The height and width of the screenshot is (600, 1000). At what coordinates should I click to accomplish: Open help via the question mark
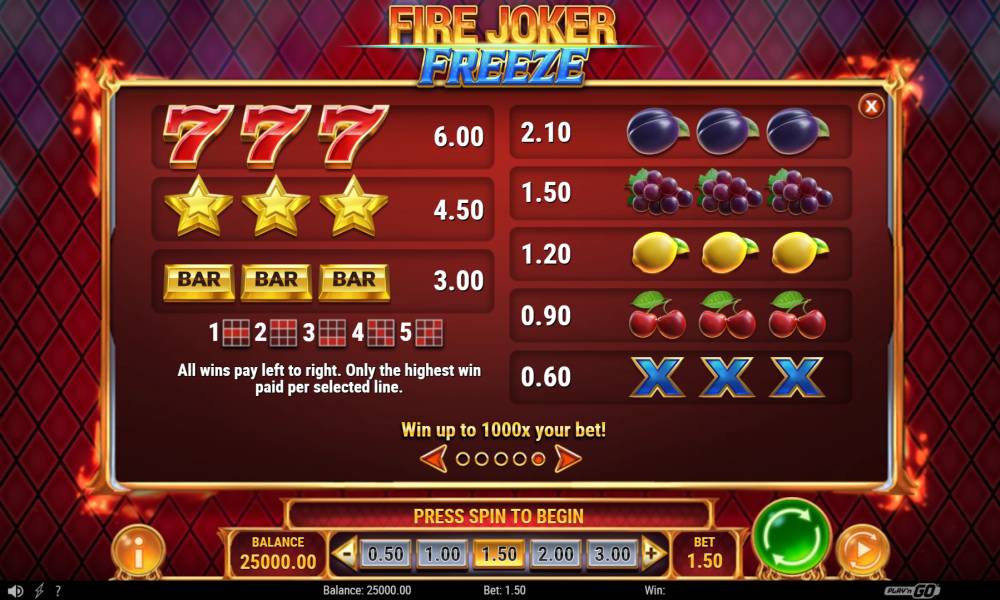pyautogui.click(x=58, y=591)
